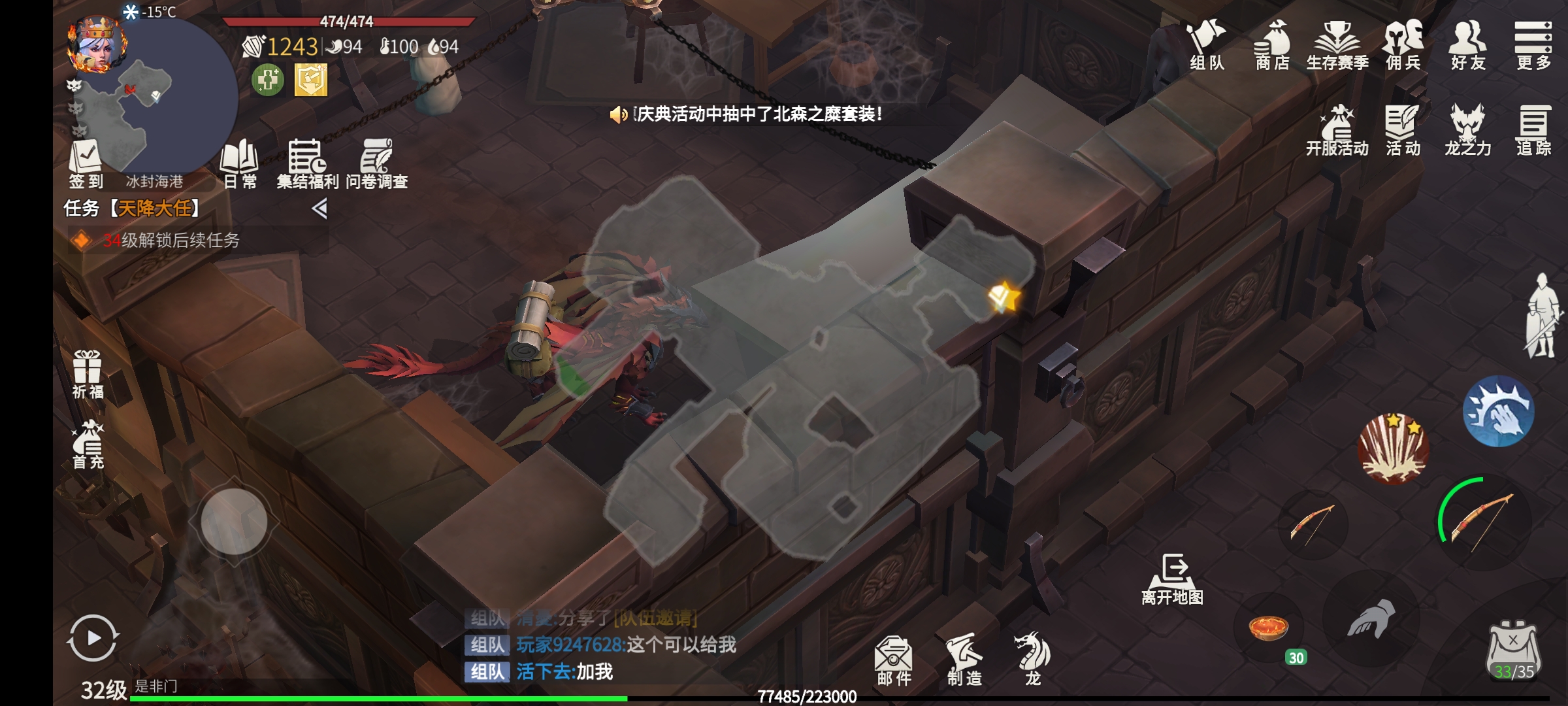
Task: Fire the main bow attack button
Action: 1482,523
